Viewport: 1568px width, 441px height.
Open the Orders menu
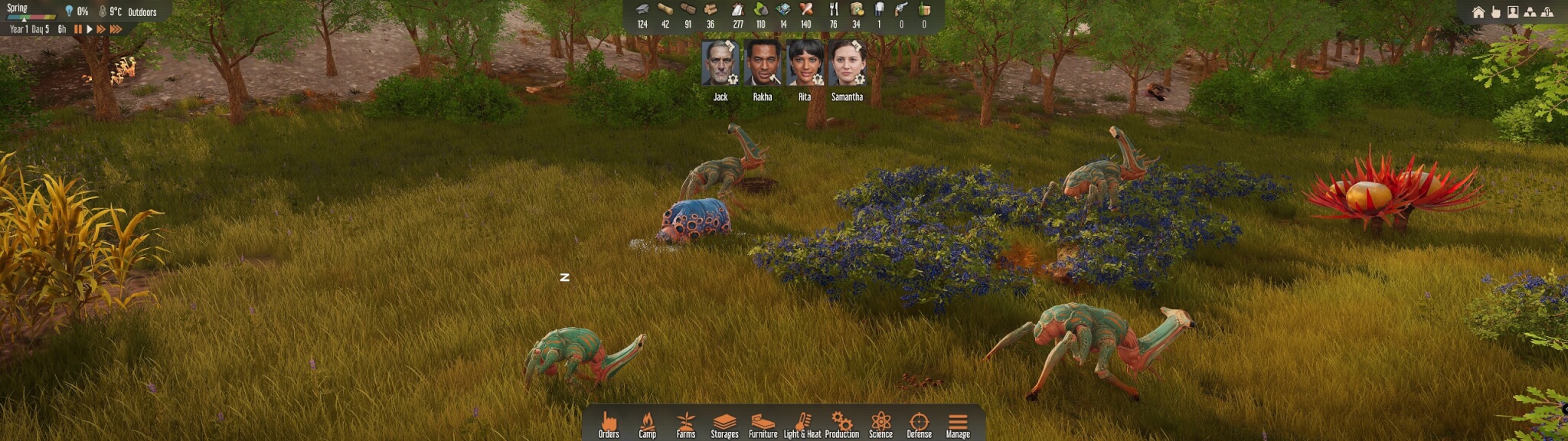click(609, 423)
